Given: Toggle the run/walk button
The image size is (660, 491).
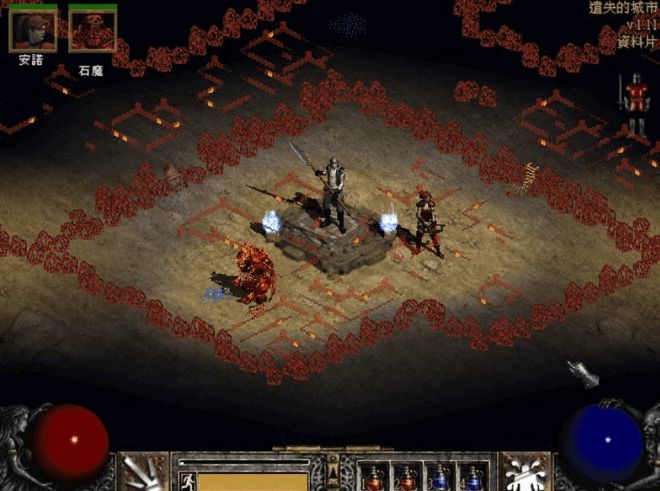Looking at the screenshot, I should (x=186, y=480).
